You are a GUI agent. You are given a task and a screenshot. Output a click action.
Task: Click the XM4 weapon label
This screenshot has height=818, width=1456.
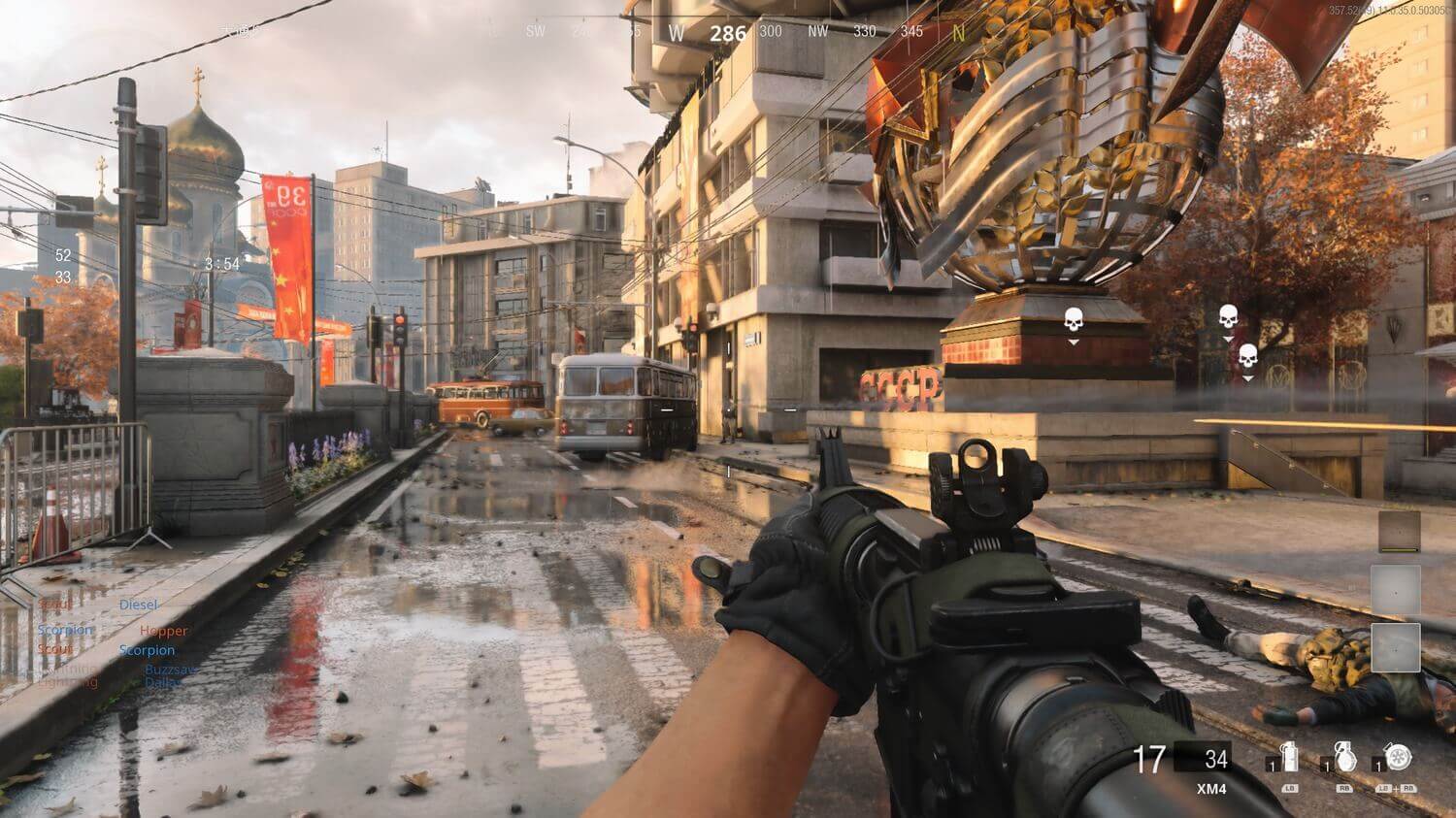tap(1210, 789)
